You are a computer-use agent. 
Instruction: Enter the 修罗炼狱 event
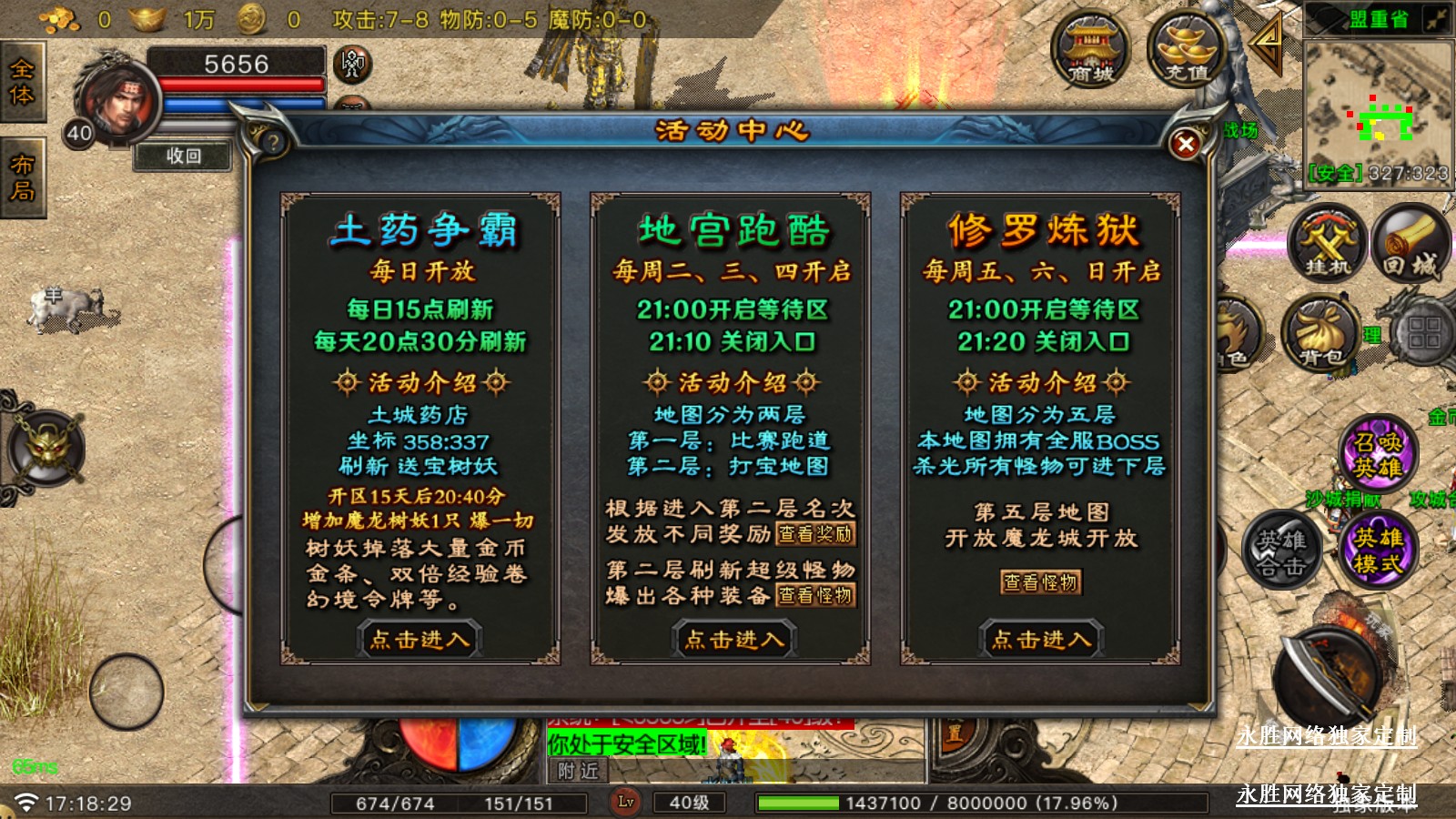click(x=1041, y=639)
